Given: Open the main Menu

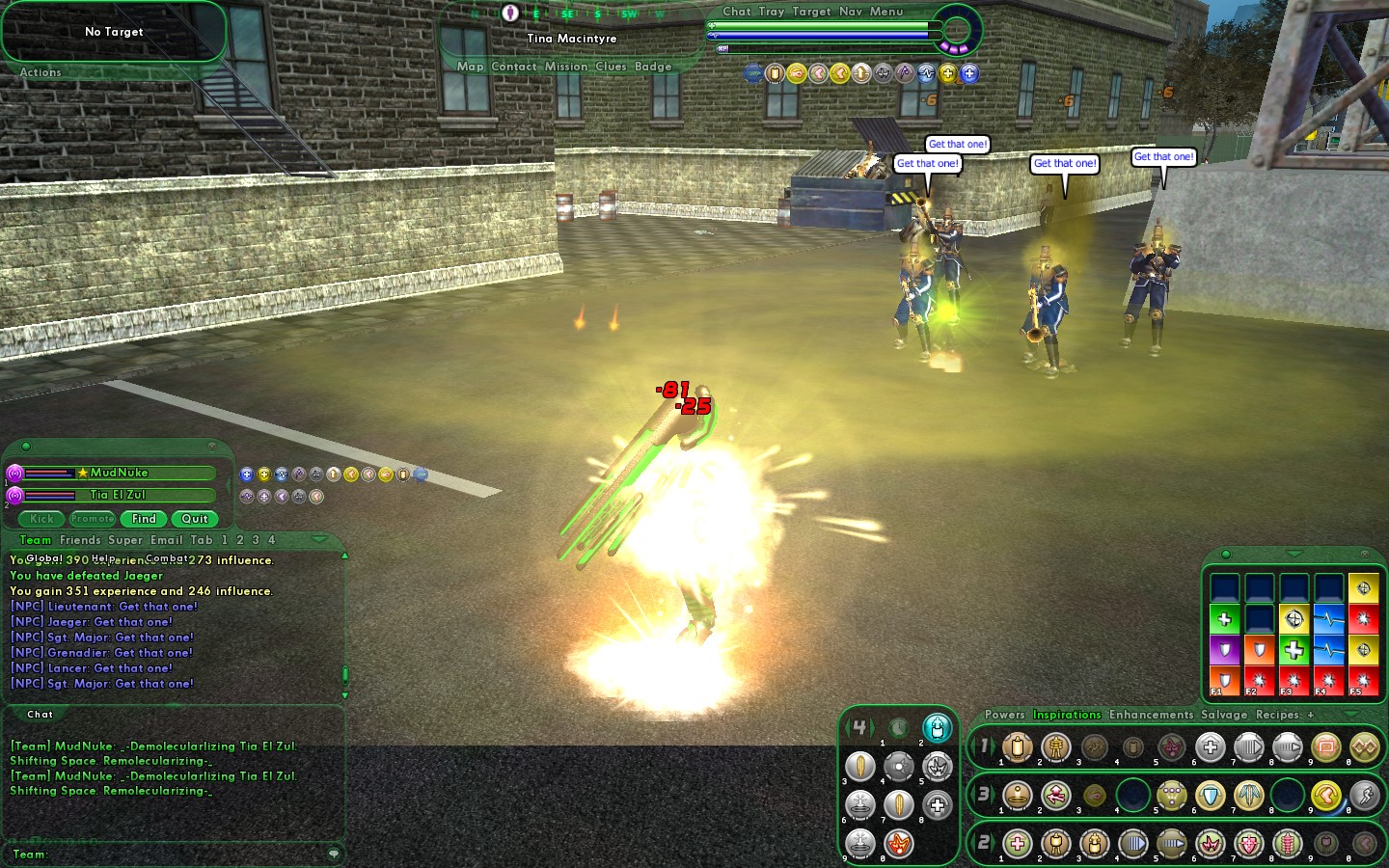Looking at the screenshot, I should point(885,12).
